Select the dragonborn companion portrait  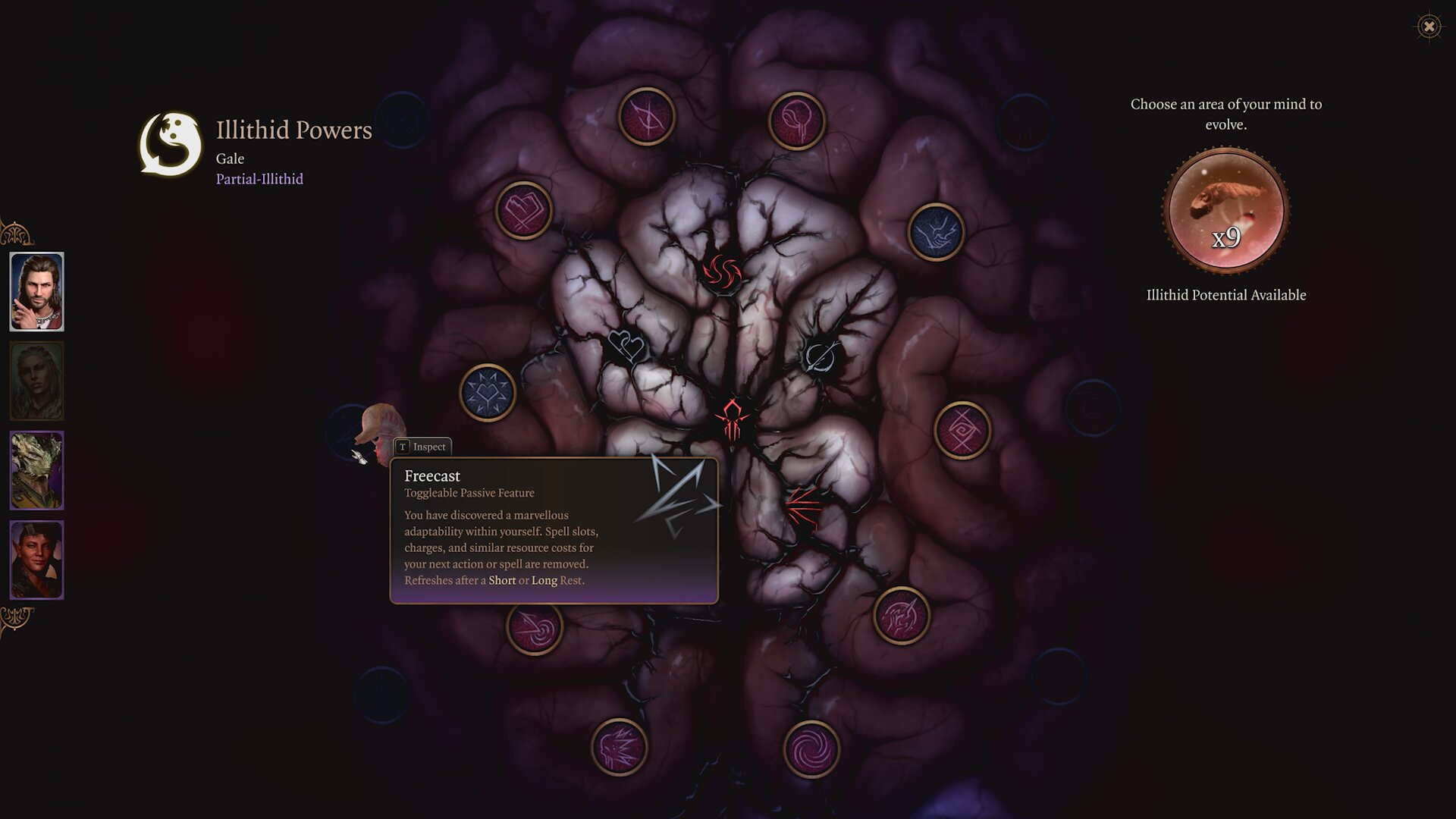[x=36, y=469]
